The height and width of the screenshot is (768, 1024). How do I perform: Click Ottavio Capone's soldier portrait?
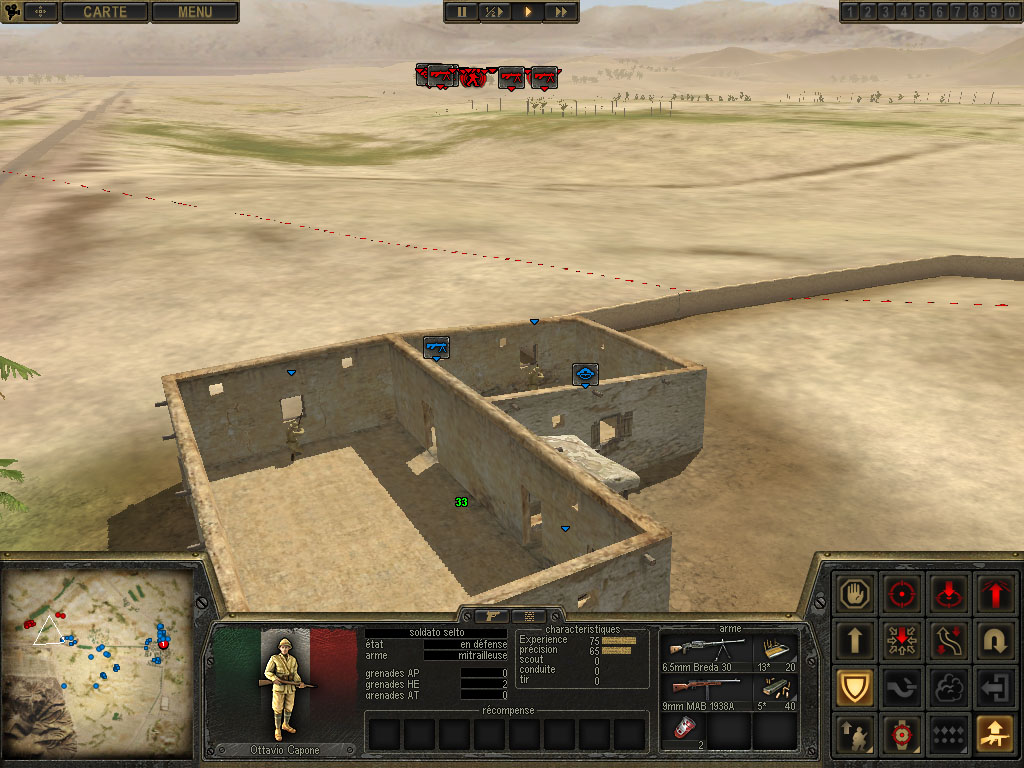tap(285, 685)
